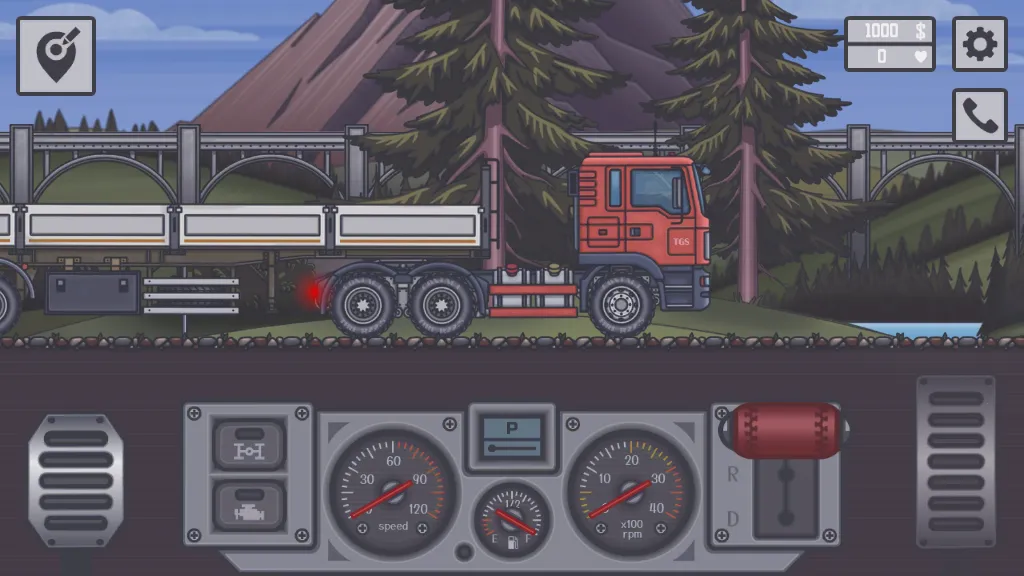Tap the phone call button

pyautogui.click(x=979, y=116)
